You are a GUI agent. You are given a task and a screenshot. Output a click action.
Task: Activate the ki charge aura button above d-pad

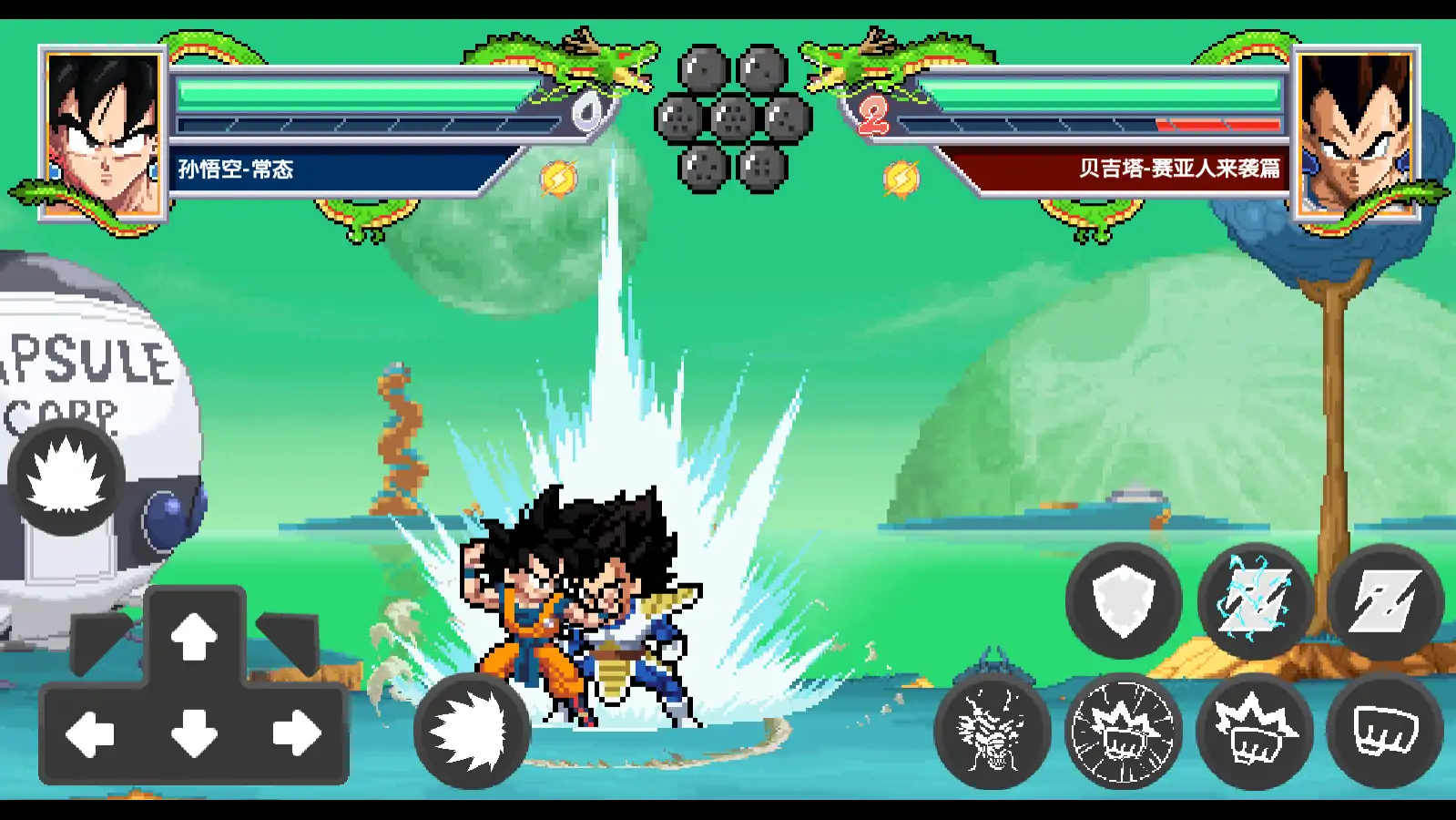[x=66, y=477]
